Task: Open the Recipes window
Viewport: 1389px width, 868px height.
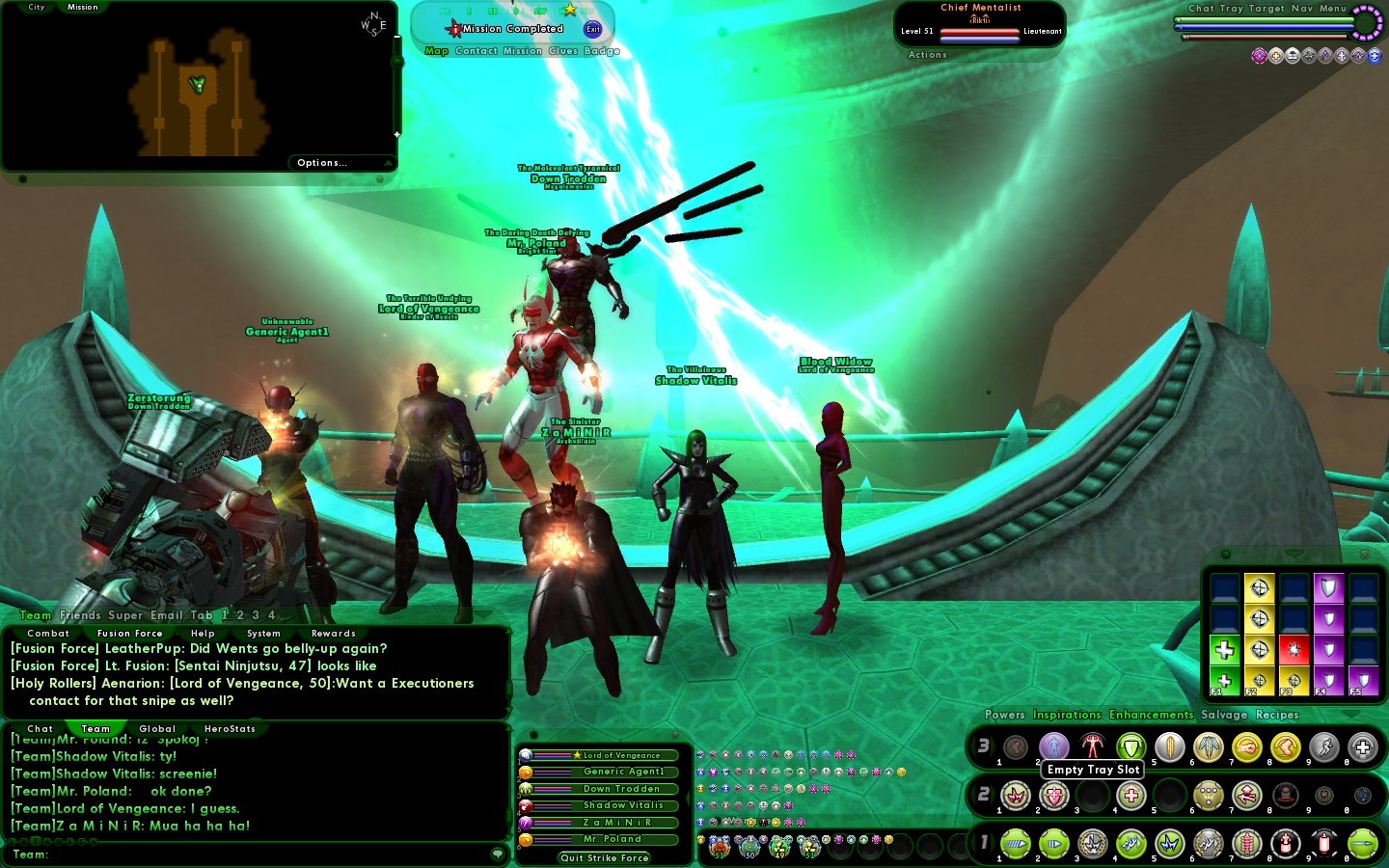Action: [1277, 715]
